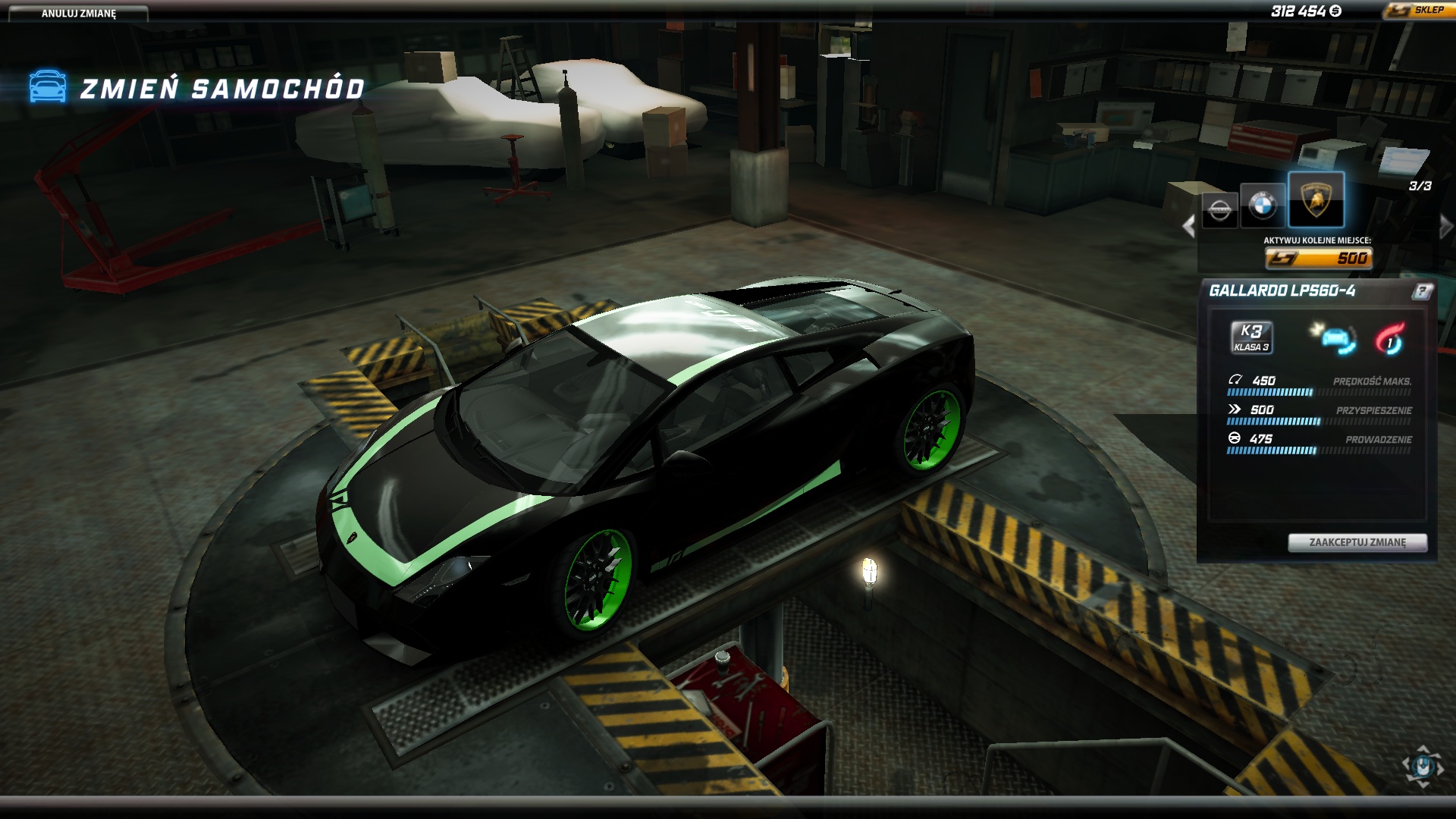Click the red nitrous powerup icon
This screenshot has width=1456, height=819.
(1390, 339)
